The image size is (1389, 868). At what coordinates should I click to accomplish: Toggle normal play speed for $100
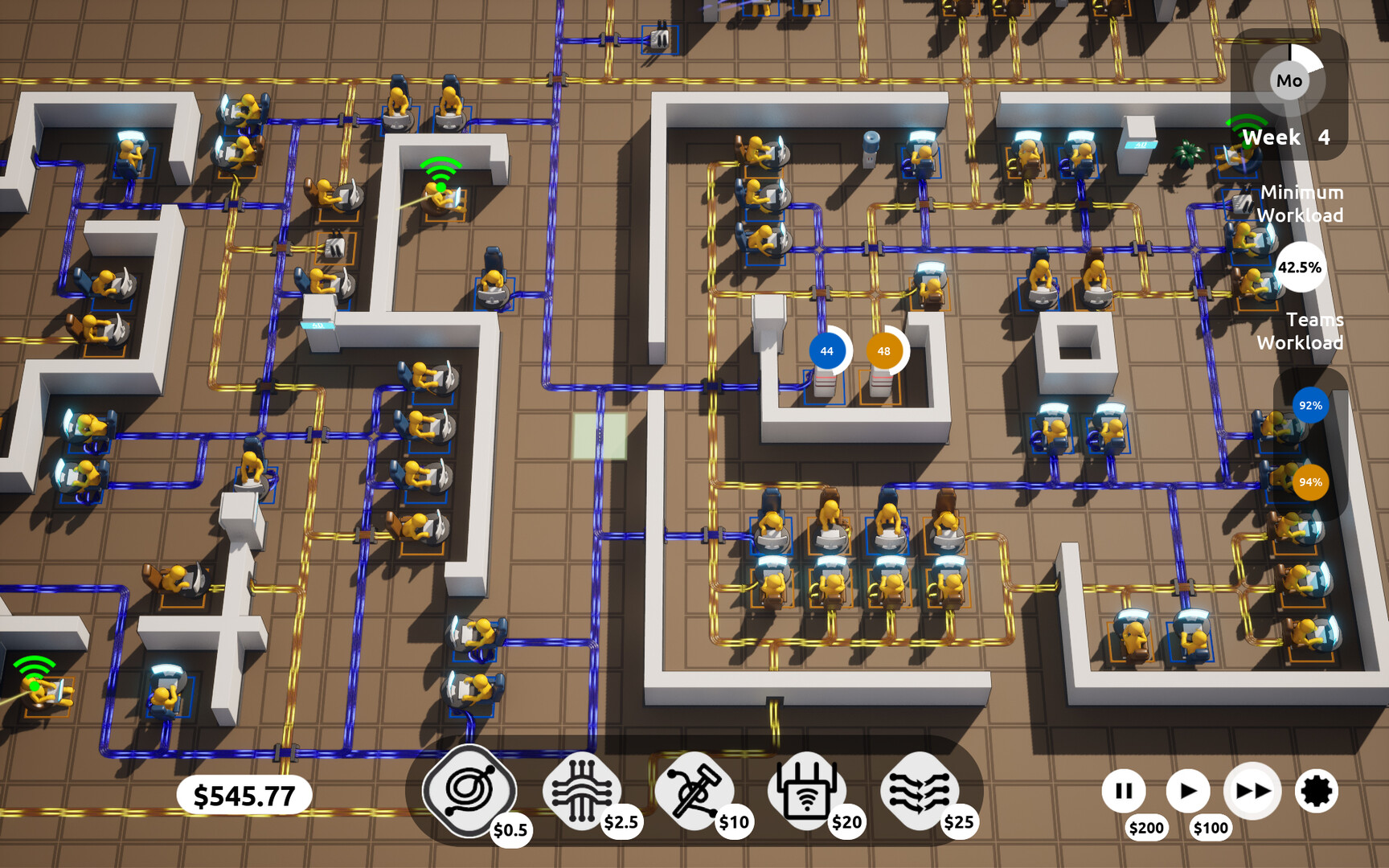1188,791
